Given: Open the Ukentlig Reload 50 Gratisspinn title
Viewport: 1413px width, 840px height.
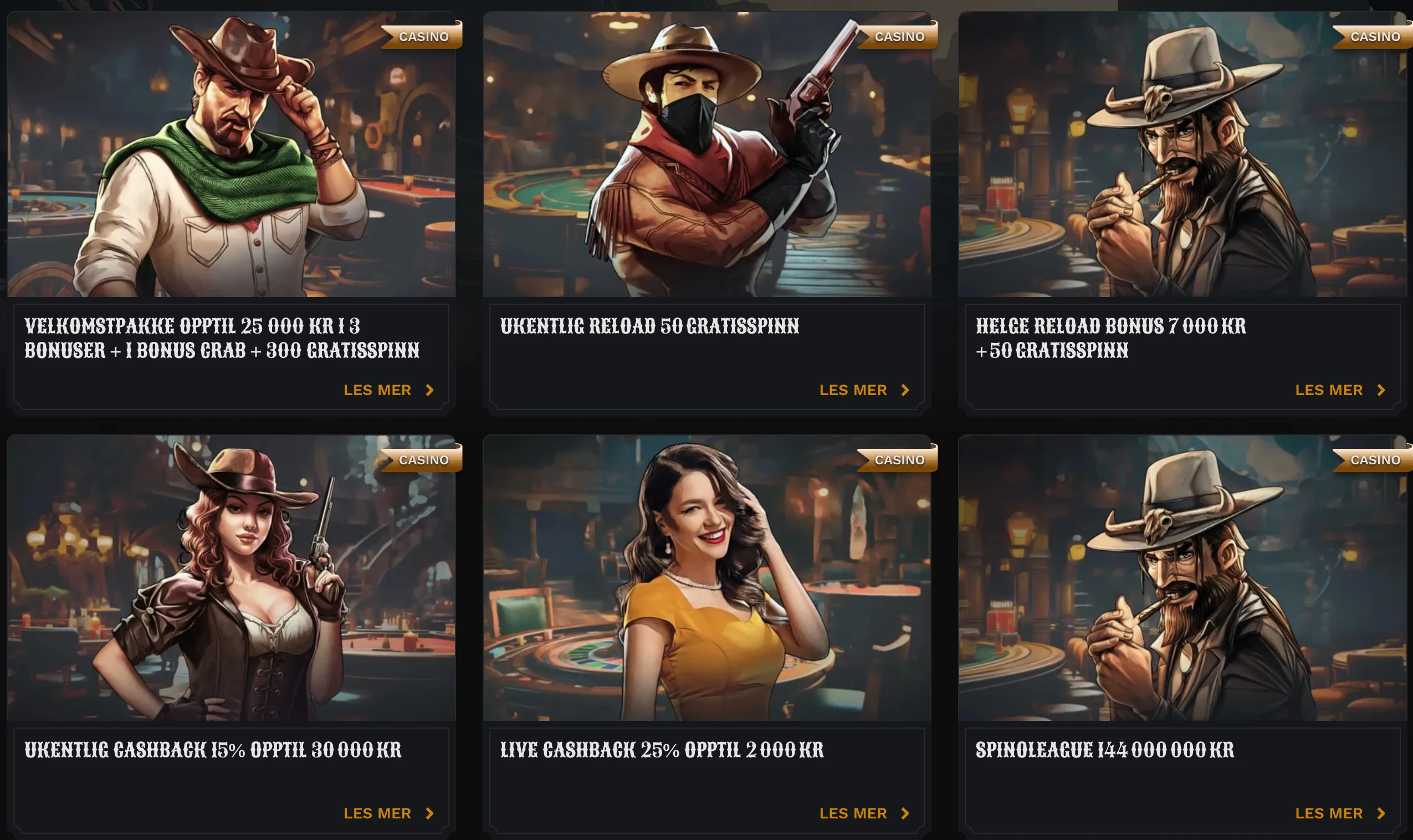Looking at the screenshot, I should click(x=649, y=326).
